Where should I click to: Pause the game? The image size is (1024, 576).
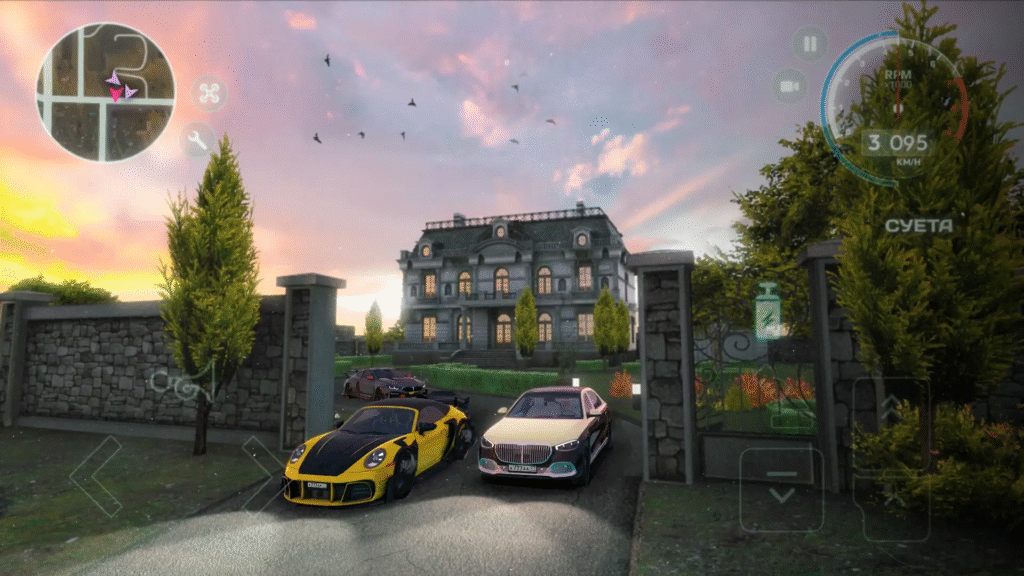point(810,43)
